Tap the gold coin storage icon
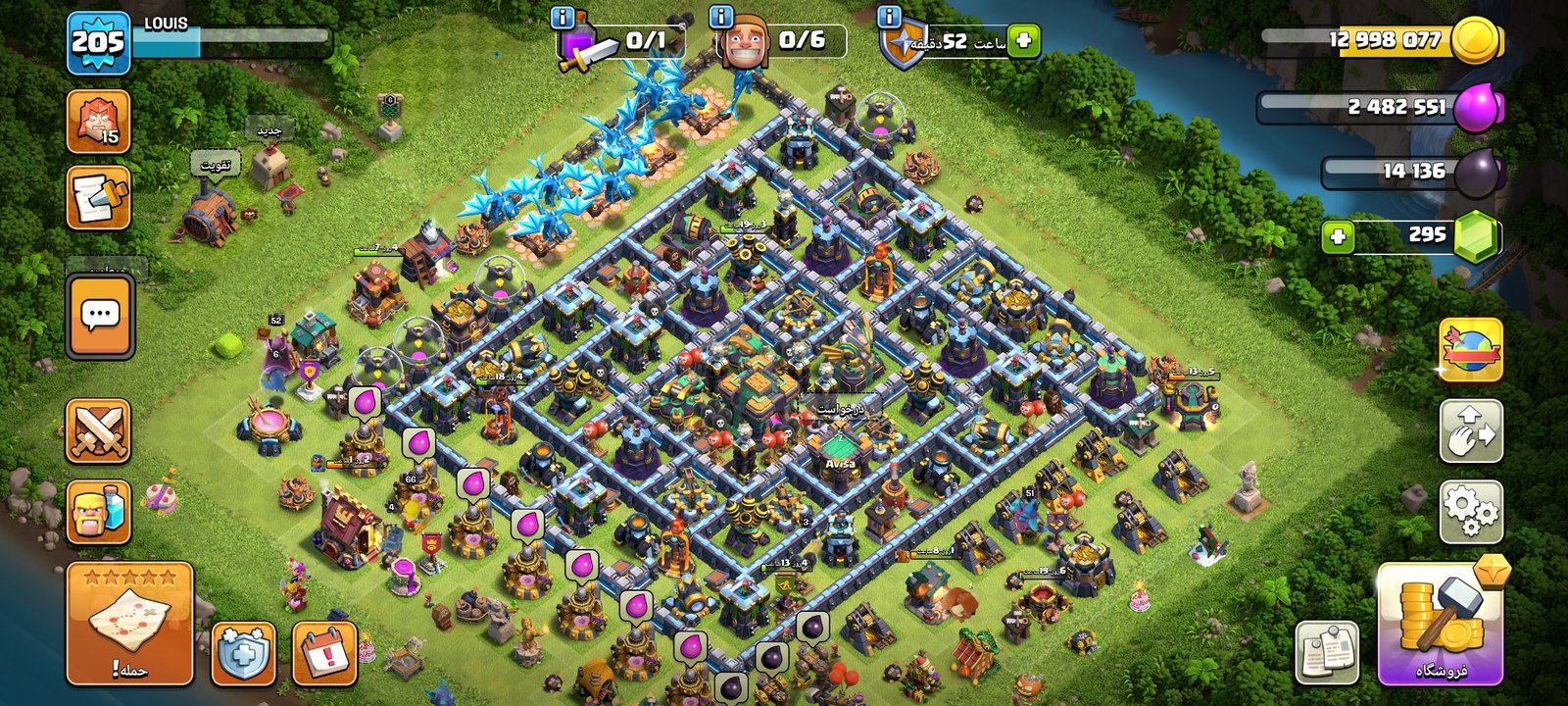Viewport: 1568px width, 706px height. (1476, 41)
